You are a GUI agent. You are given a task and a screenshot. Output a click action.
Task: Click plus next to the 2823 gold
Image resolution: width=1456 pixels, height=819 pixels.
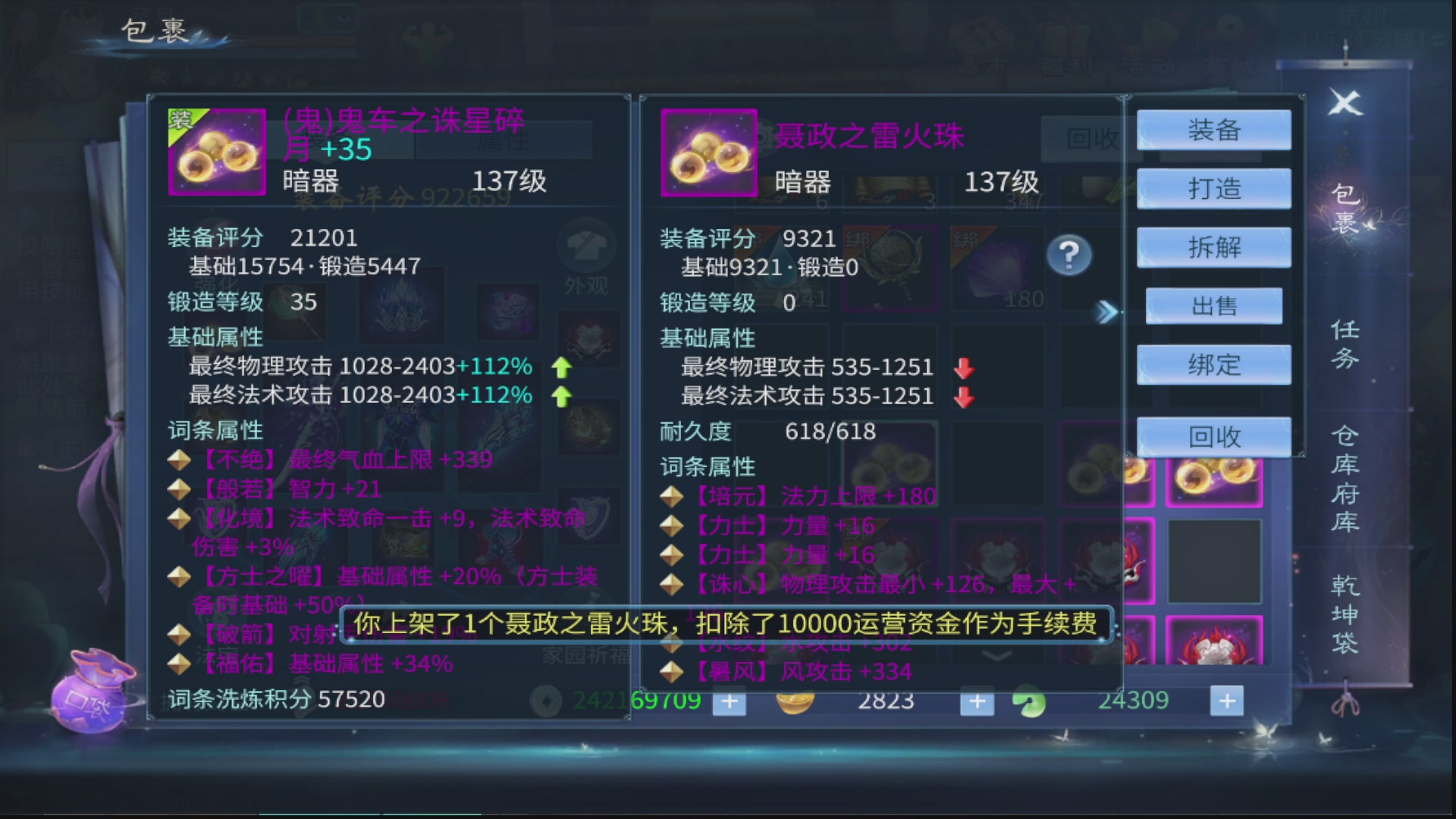click(x=977, y=702)
